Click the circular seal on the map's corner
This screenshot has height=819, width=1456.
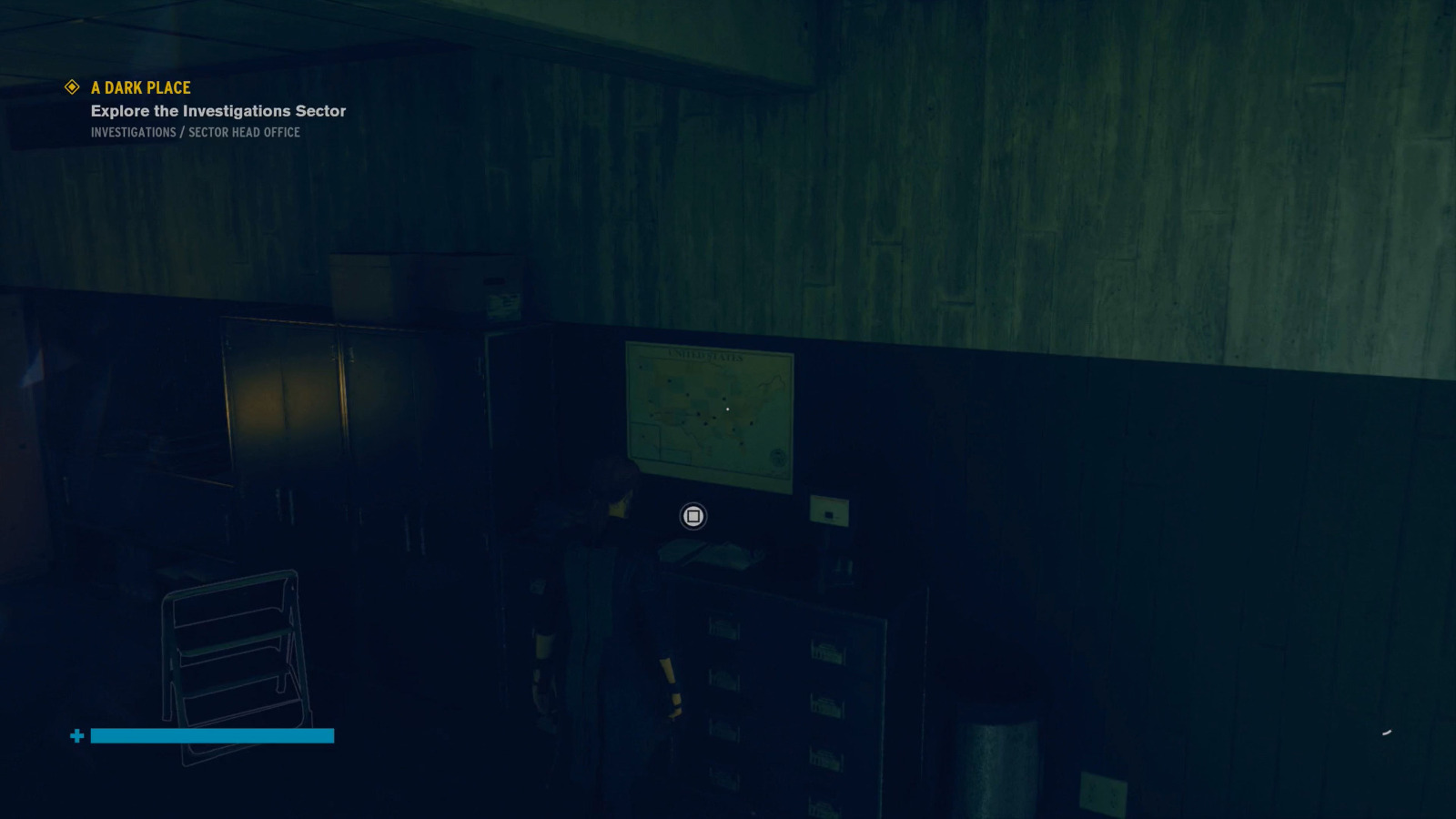coord(778,458)
